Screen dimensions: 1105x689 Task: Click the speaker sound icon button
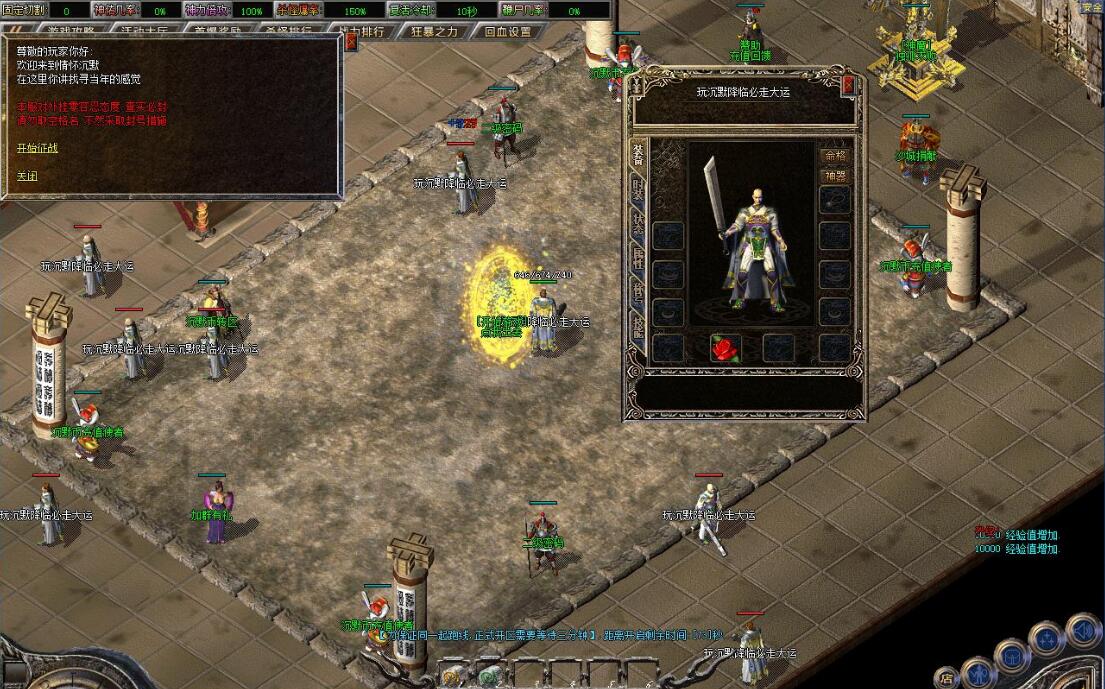1083,629
